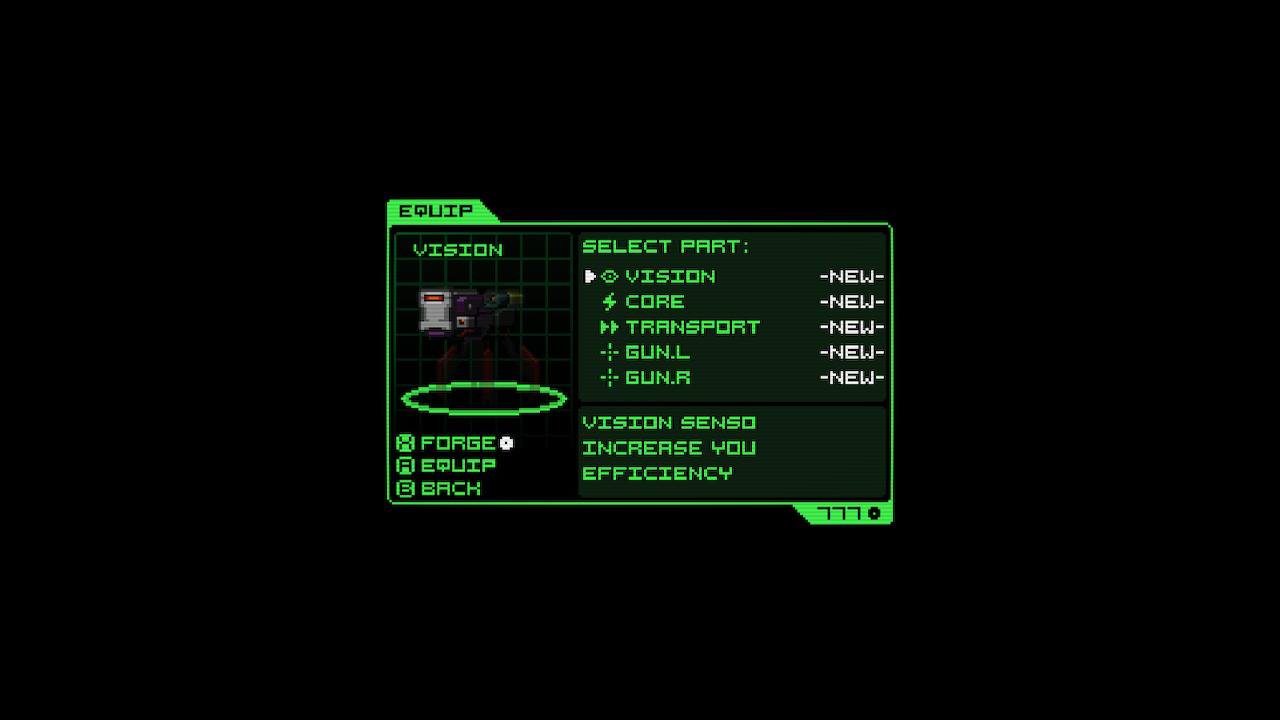Click the EQUIP option below FORGE

click(457, 466)
